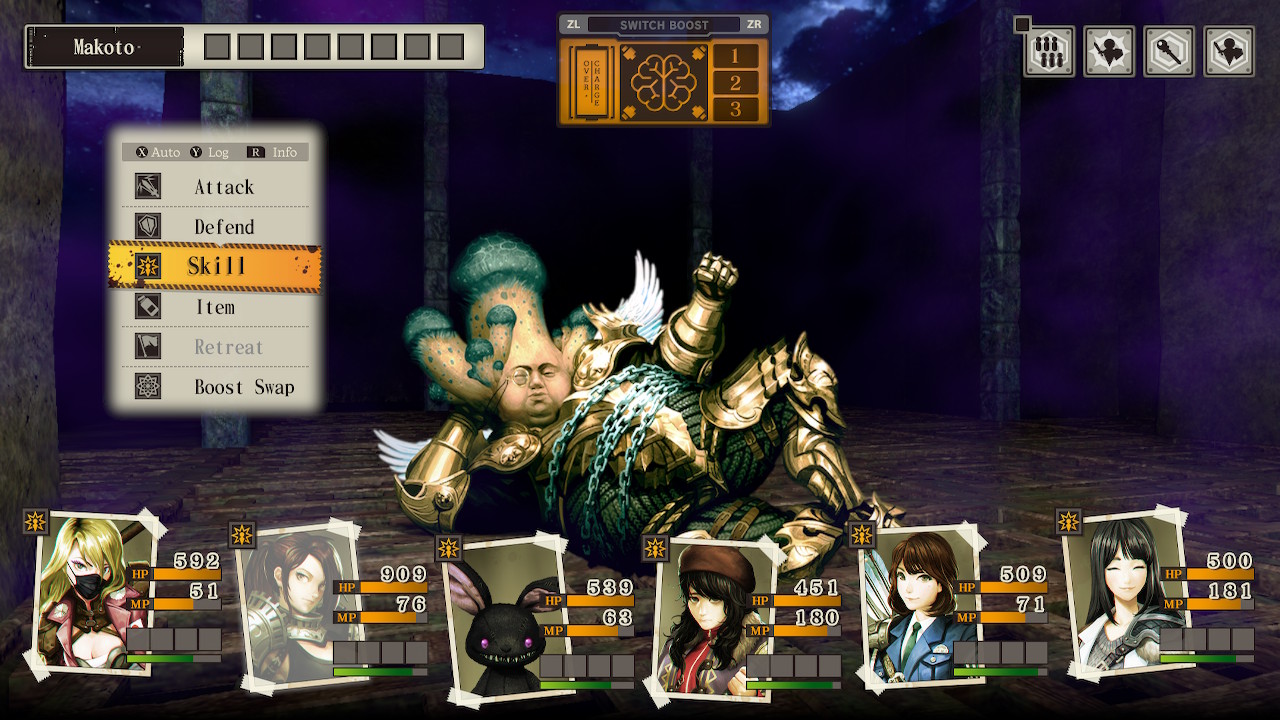This screenshot has width=1280, height=720.
Task: Select boost level 3
Action: (x=736, y=109)
